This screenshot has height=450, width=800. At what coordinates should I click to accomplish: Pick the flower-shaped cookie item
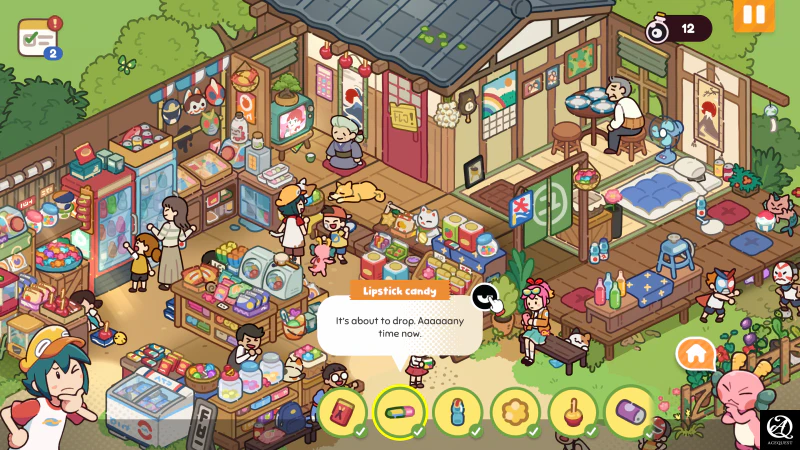[x=515, y=411]
